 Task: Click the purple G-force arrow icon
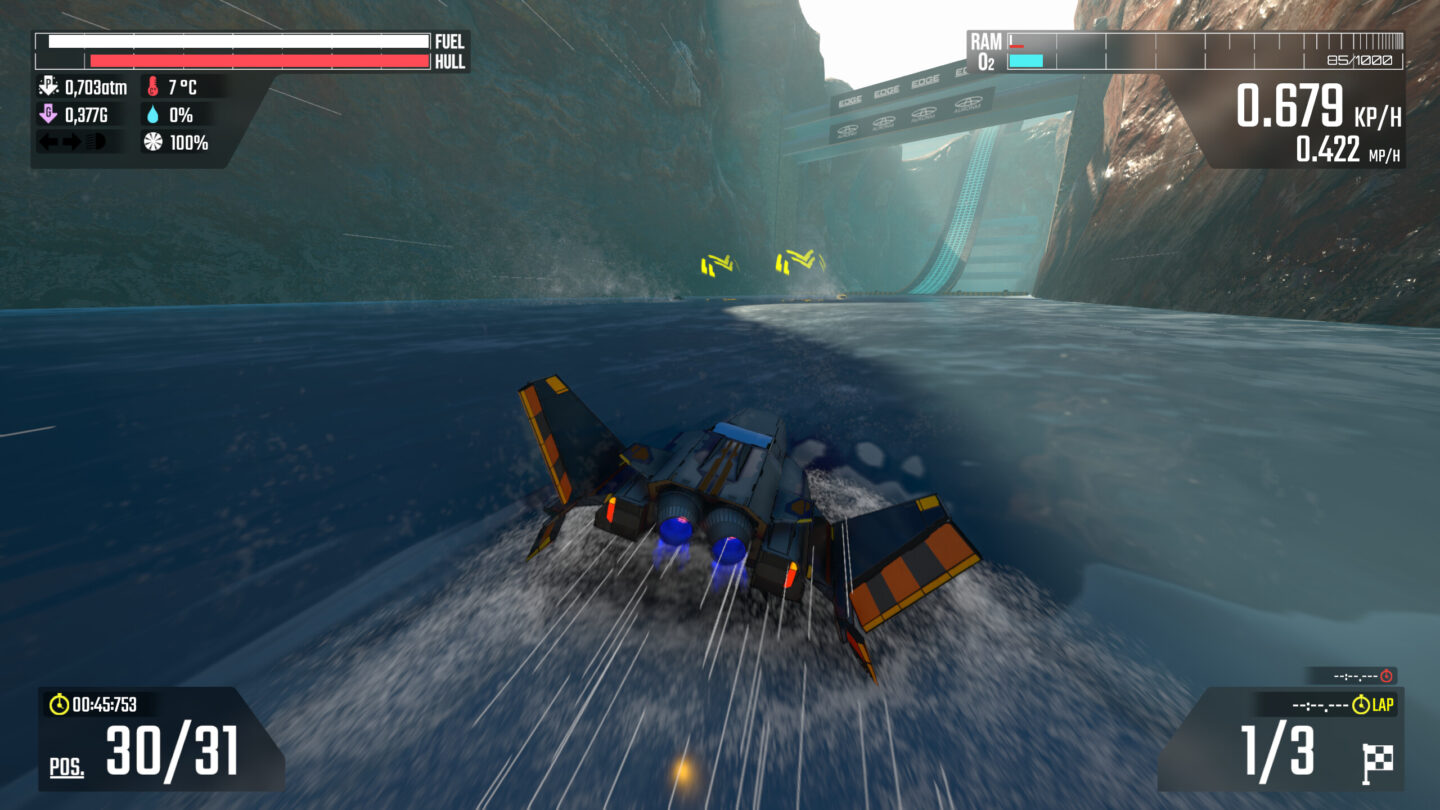48,112
